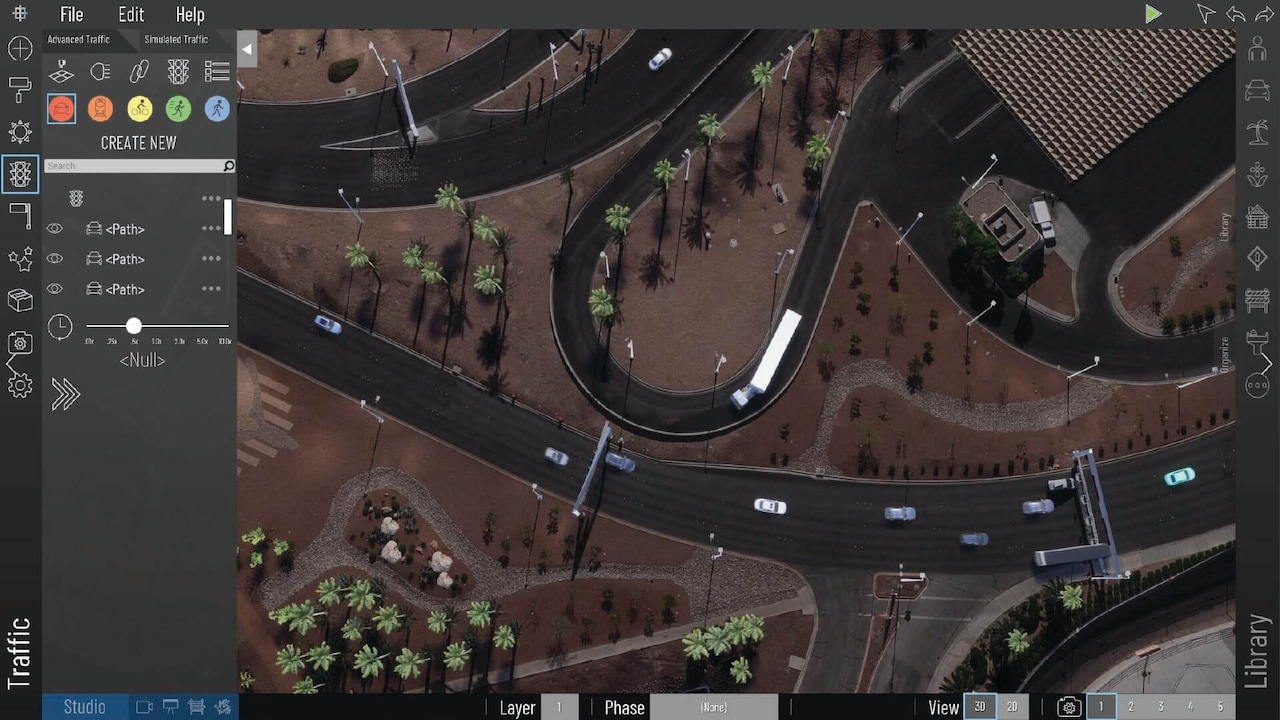The width and height of the screenshot is (1280, 720).
Task: Choose the yellow bicycle traffic type
Action: [139, 108]
